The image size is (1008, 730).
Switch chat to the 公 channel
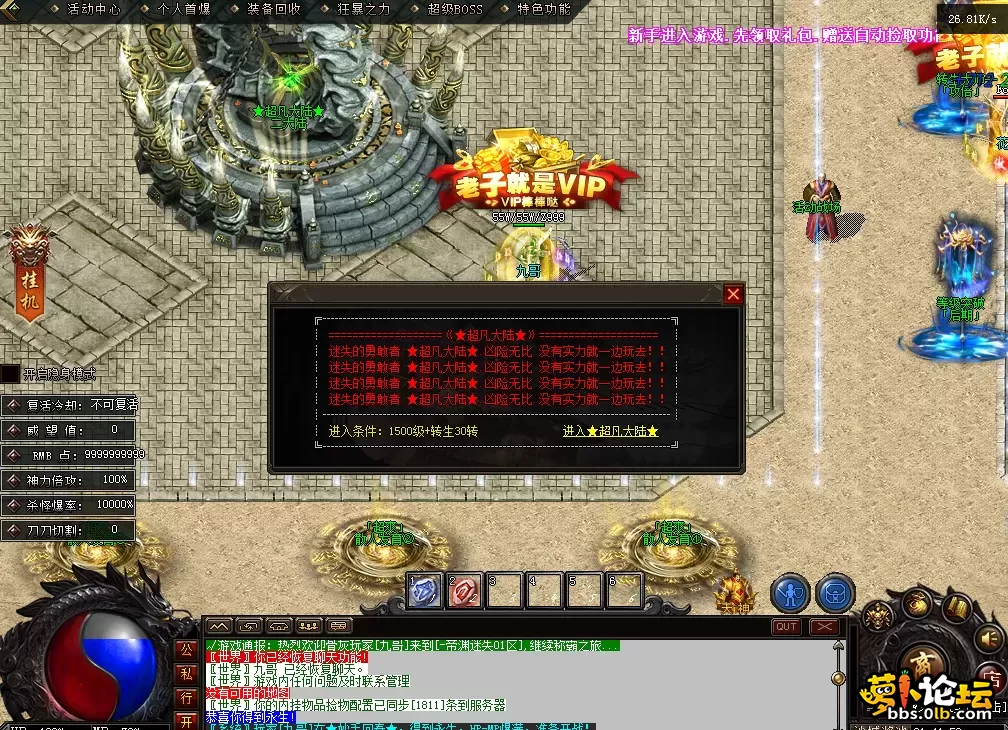tap(186, 649)
